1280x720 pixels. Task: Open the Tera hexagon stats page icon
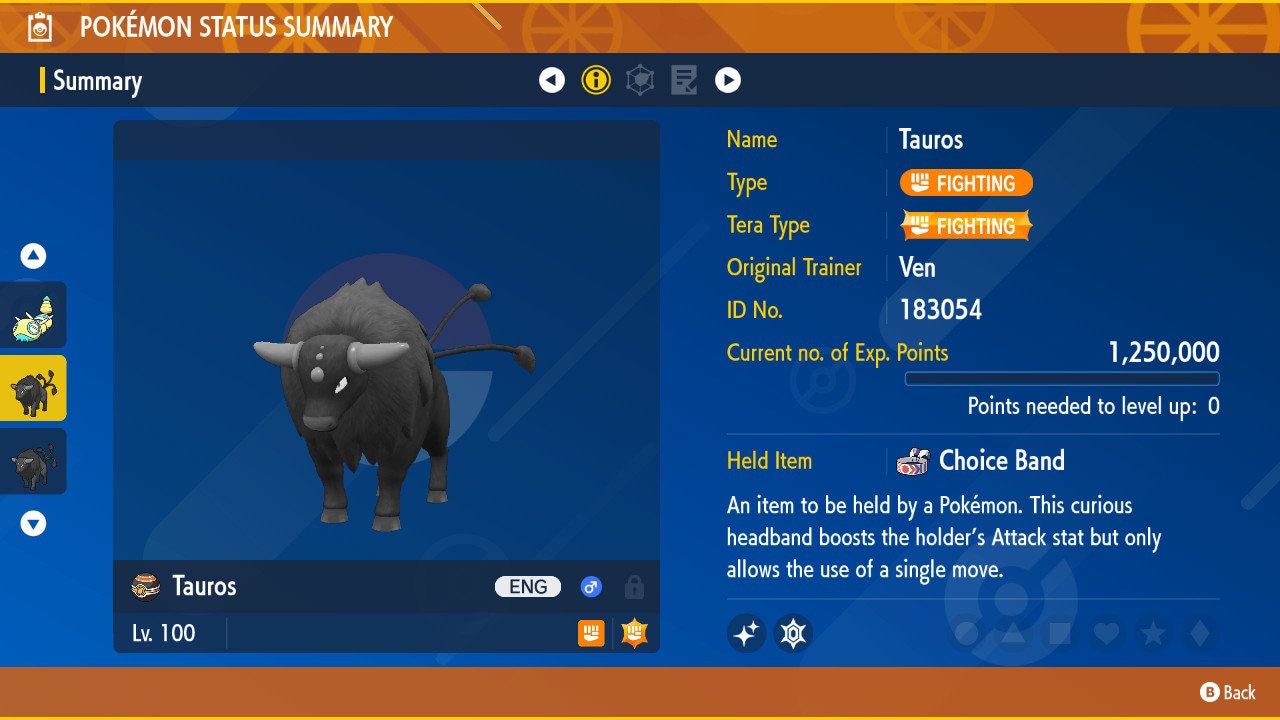pyautogui.click(x=641, y=80)
